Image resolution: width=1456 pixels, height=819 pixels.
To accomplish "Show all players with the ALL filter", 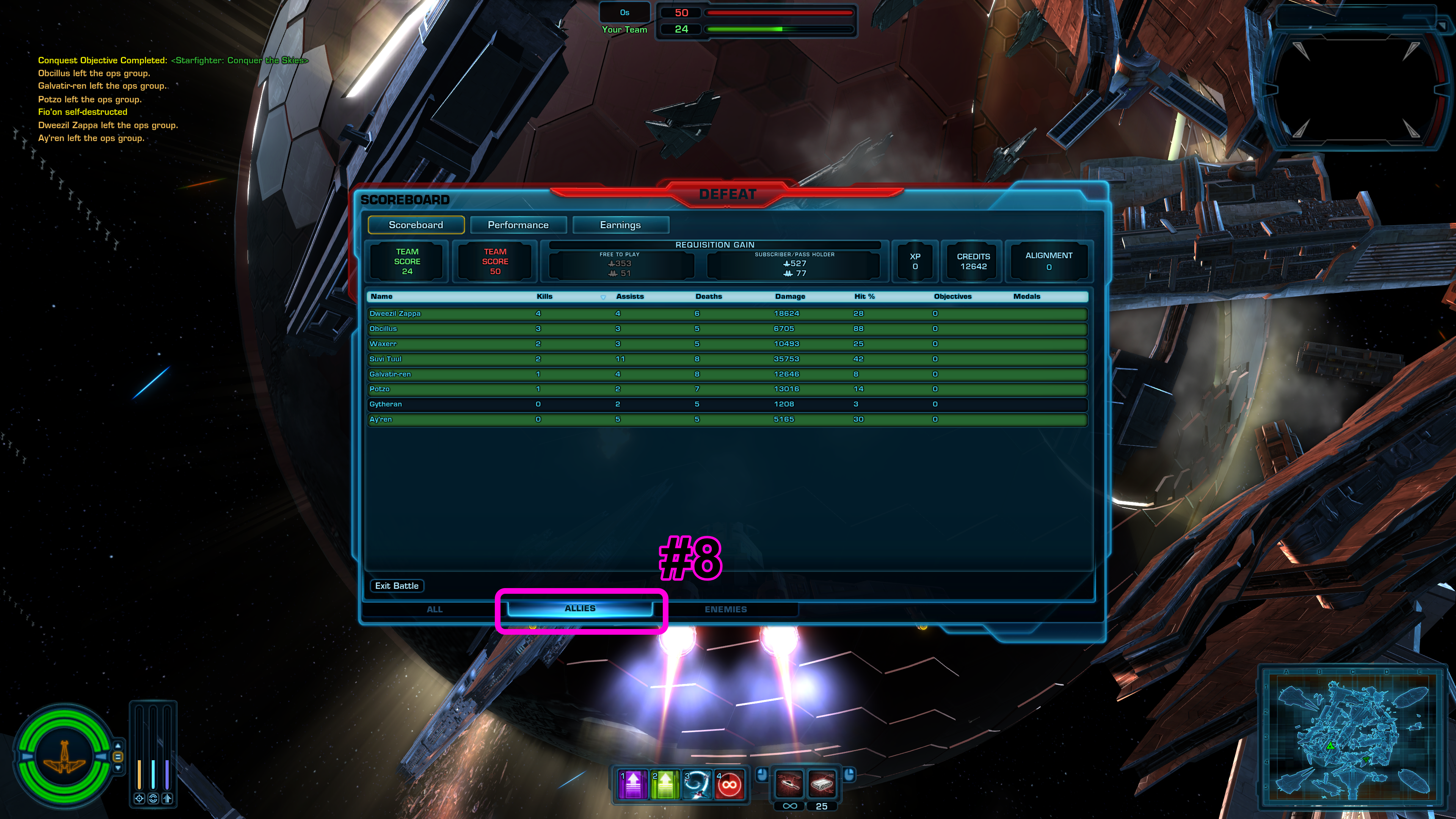I will [x=434, y=609].
